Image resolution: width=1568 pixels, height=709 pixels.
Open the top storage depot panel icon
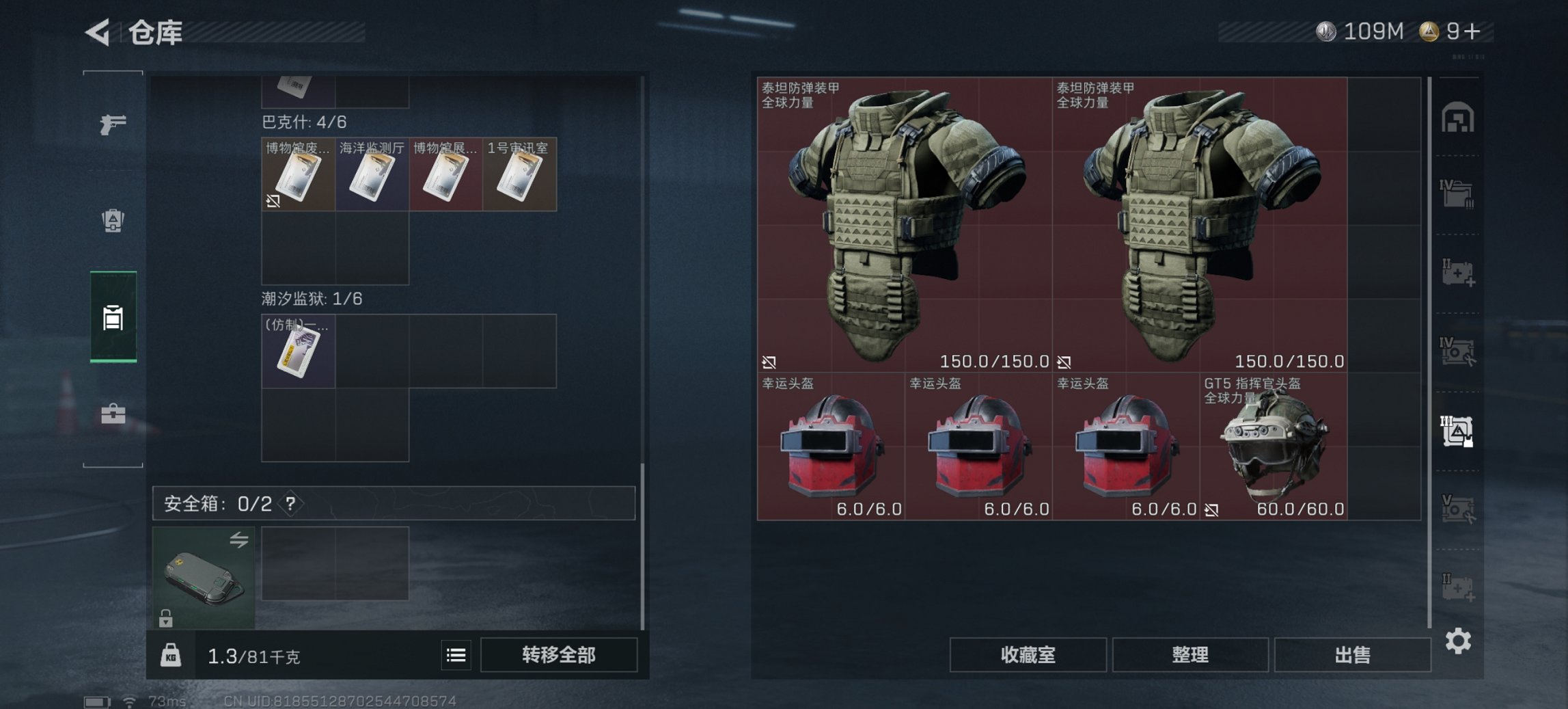coord(1459,116)
